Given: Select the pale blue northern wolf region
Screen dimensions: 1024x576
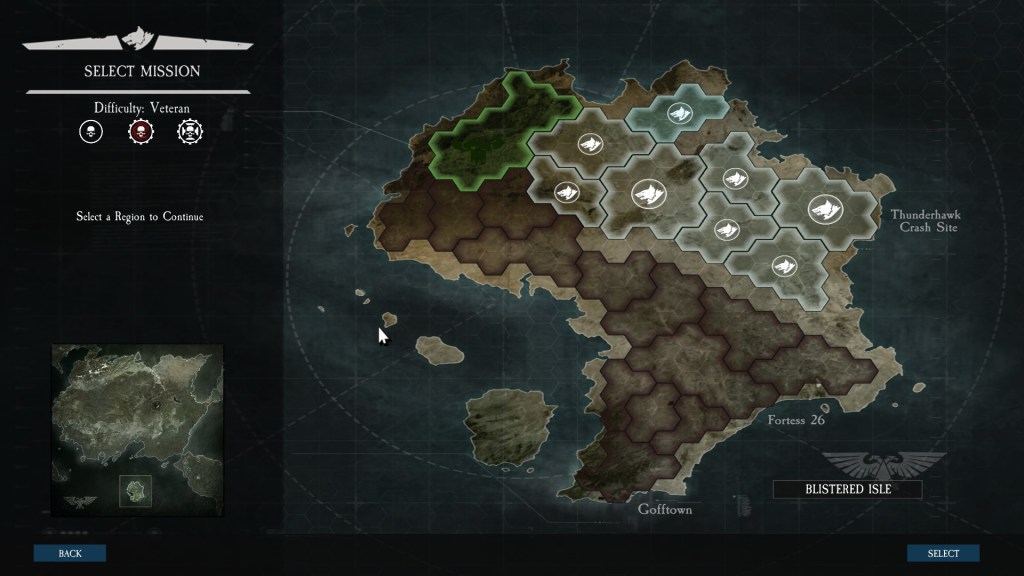Looking at the screenshot, I should point(679,111).
